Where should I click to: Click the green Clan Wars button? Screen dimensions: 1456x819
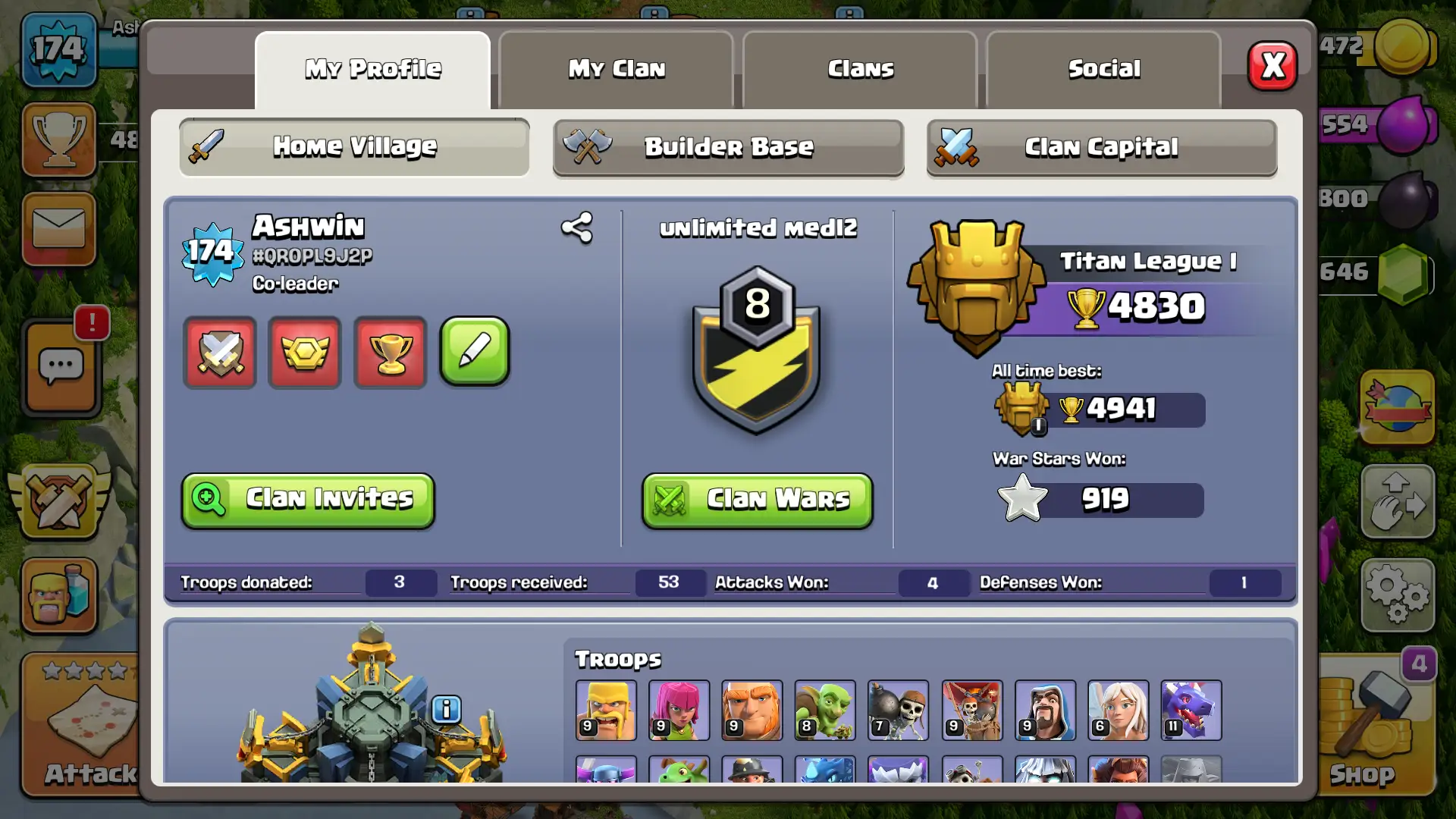click(757, 500)
